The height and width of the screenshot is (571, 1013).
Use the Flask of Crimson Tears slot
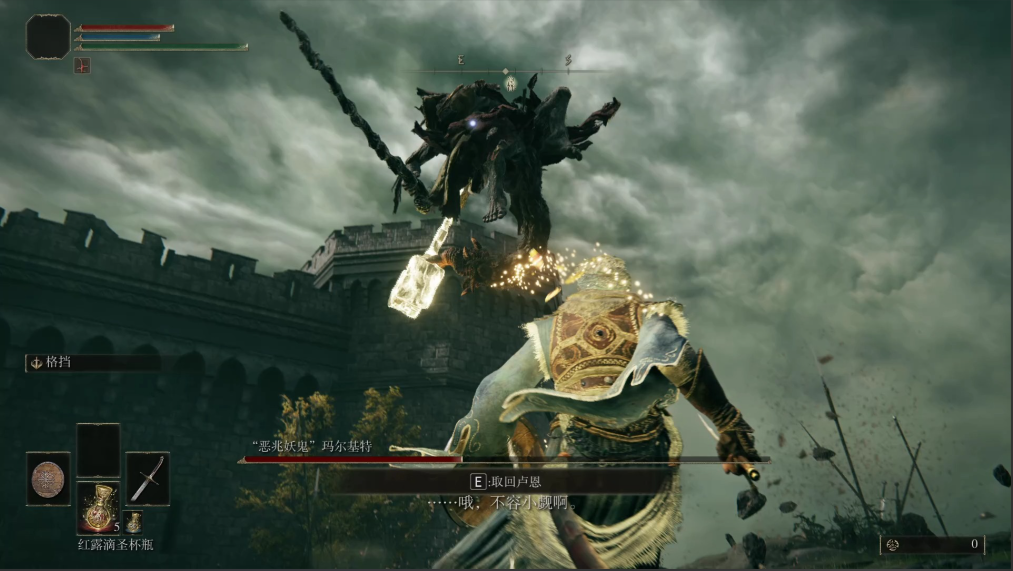pos(98,507)
